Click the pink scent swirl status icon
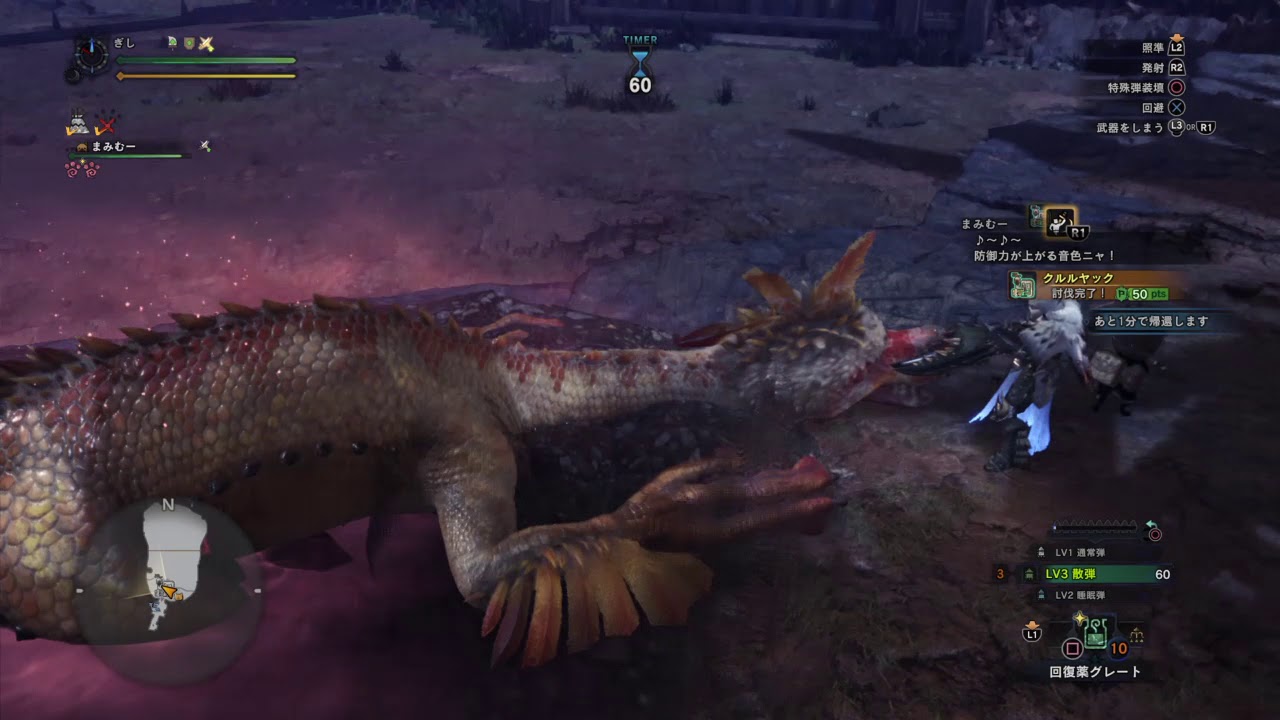1280x720 pixels. pyautogui.click(x=82, y=171)
